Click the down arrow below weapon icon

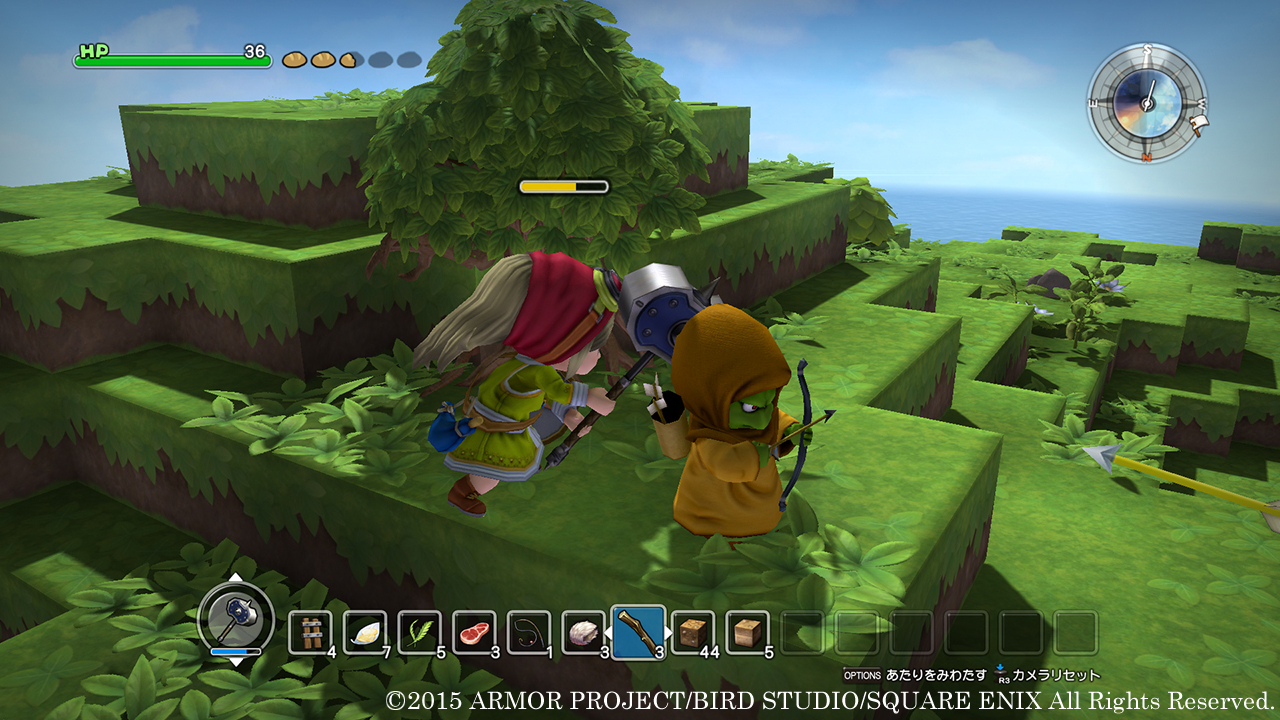pyautogui.click(x=235, y=661)
